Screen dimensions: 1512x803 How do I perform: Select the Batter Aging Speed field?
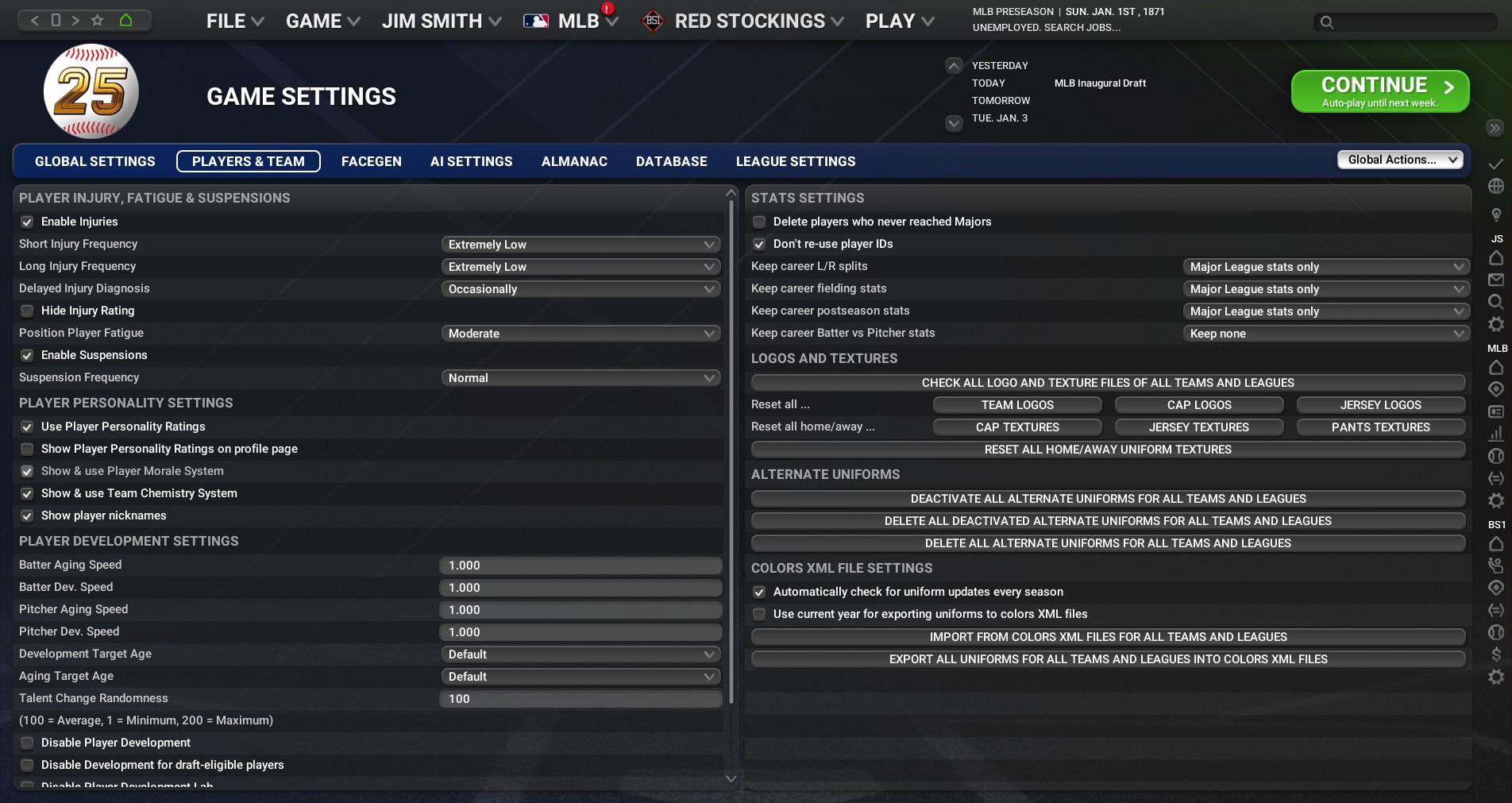580,566
